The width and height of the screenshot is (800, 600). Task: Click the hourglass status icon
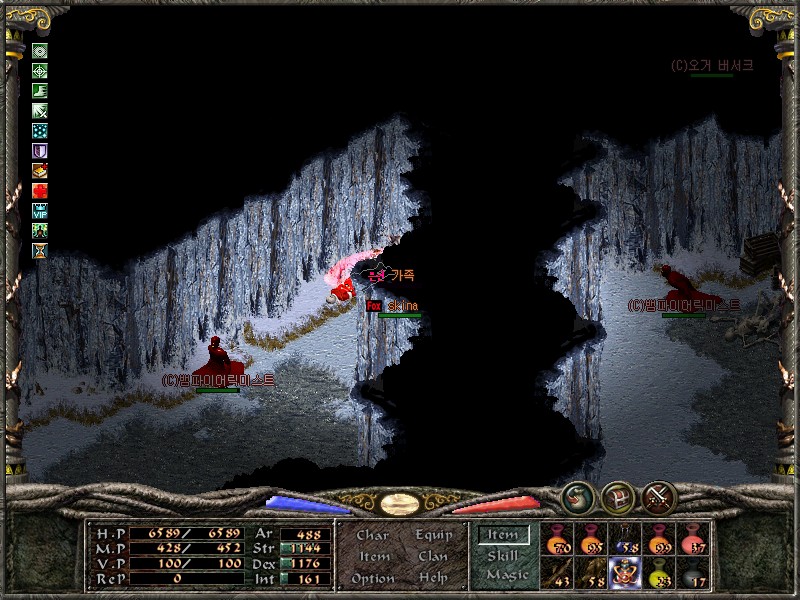40,250
